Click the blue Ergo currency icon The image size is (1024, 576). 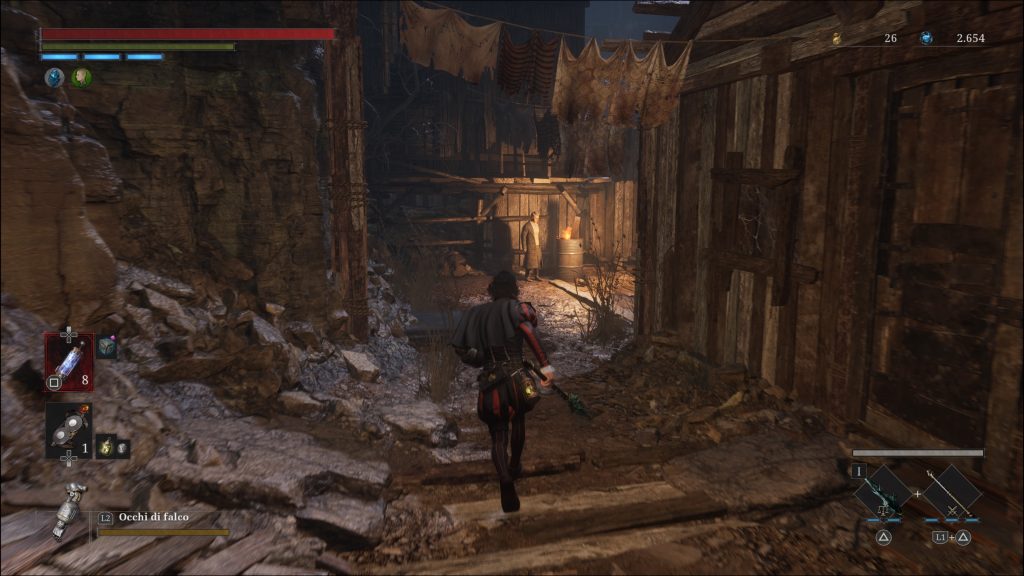click(x=926, y=38)
